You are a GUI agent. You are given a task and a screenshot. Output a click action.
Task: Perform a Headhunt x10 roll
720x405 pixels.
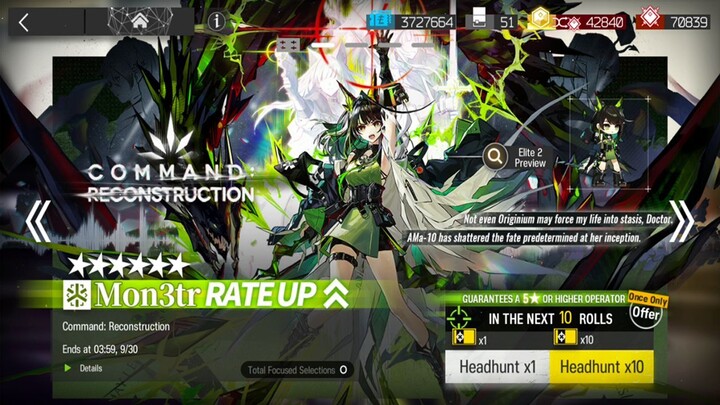[x=602, y=368]
